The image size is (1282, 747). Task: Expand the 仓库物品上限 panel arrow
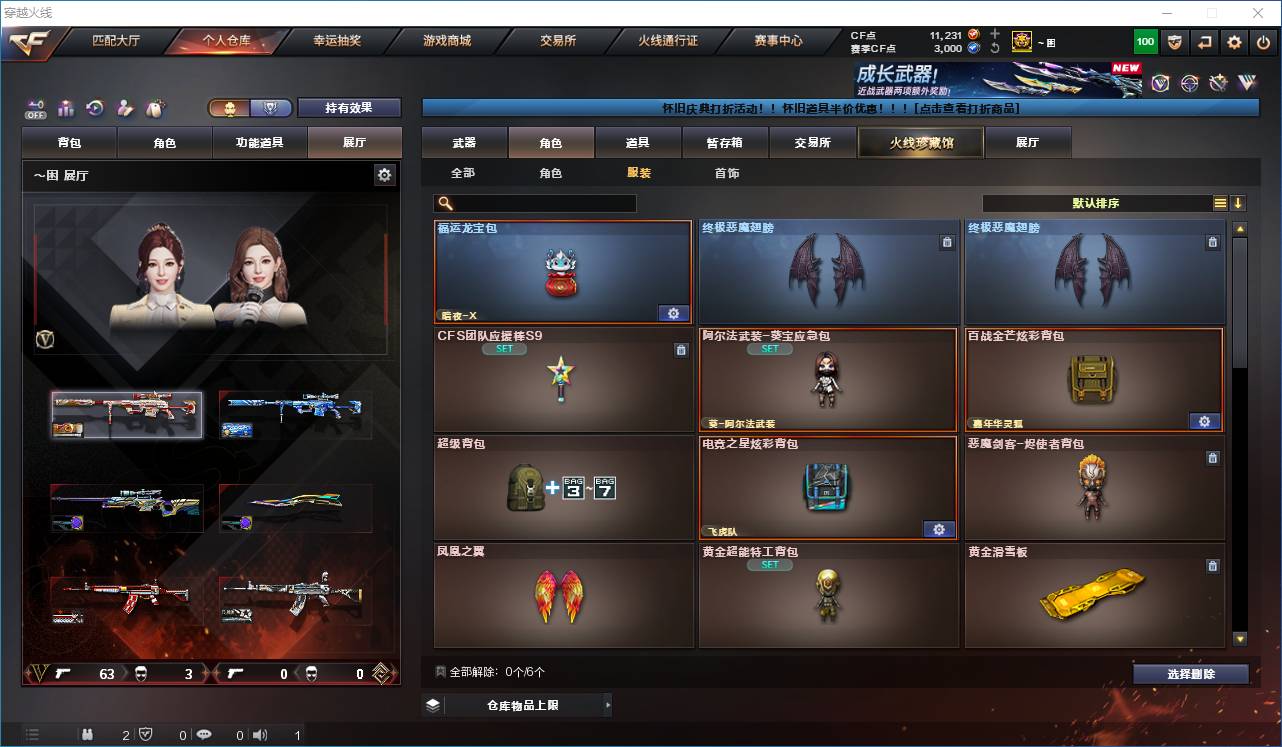coord(608,704)
